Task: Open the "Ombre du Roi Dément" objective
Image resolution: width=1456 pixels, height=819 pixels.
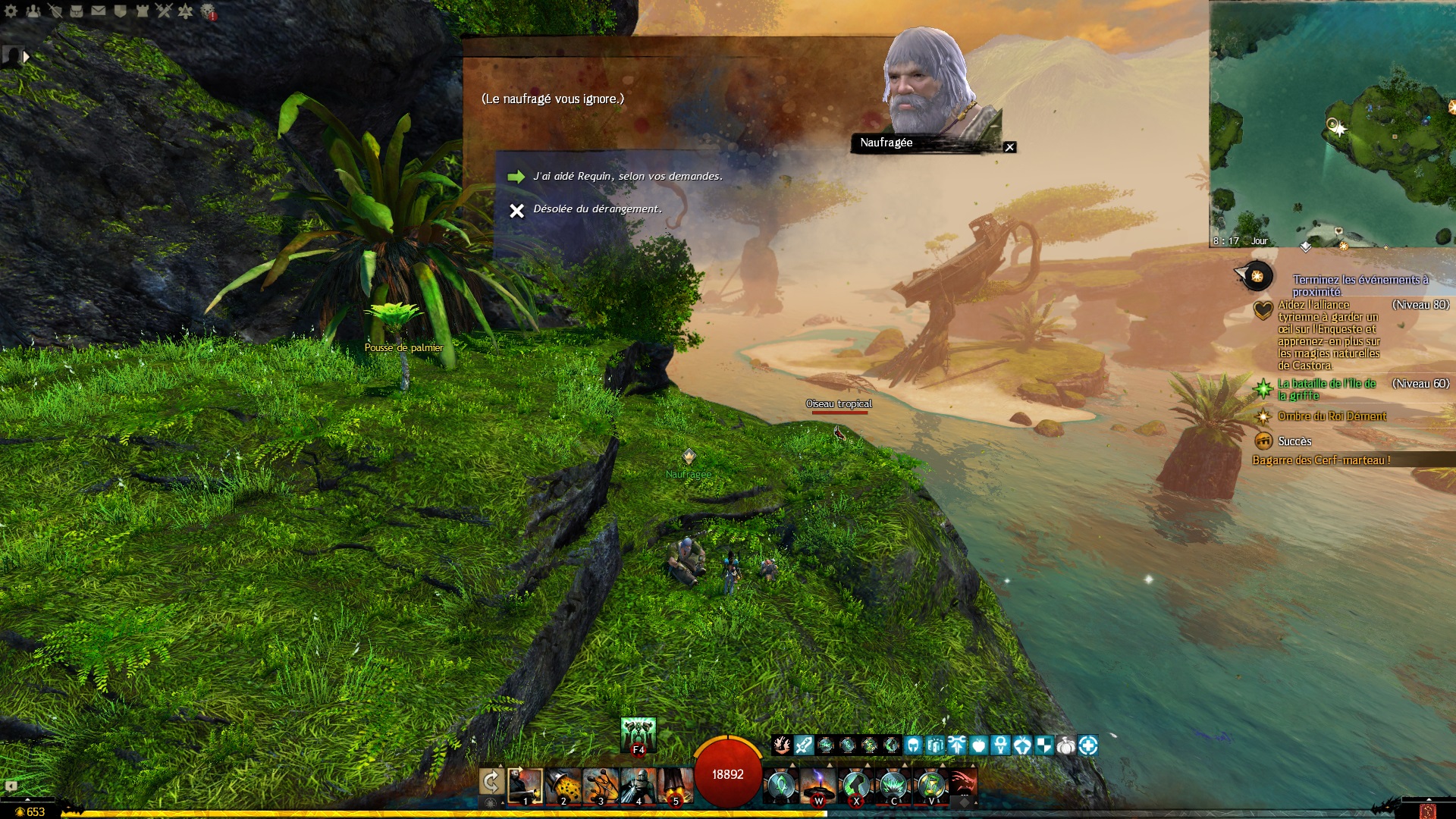Action: pos(1332,416)
